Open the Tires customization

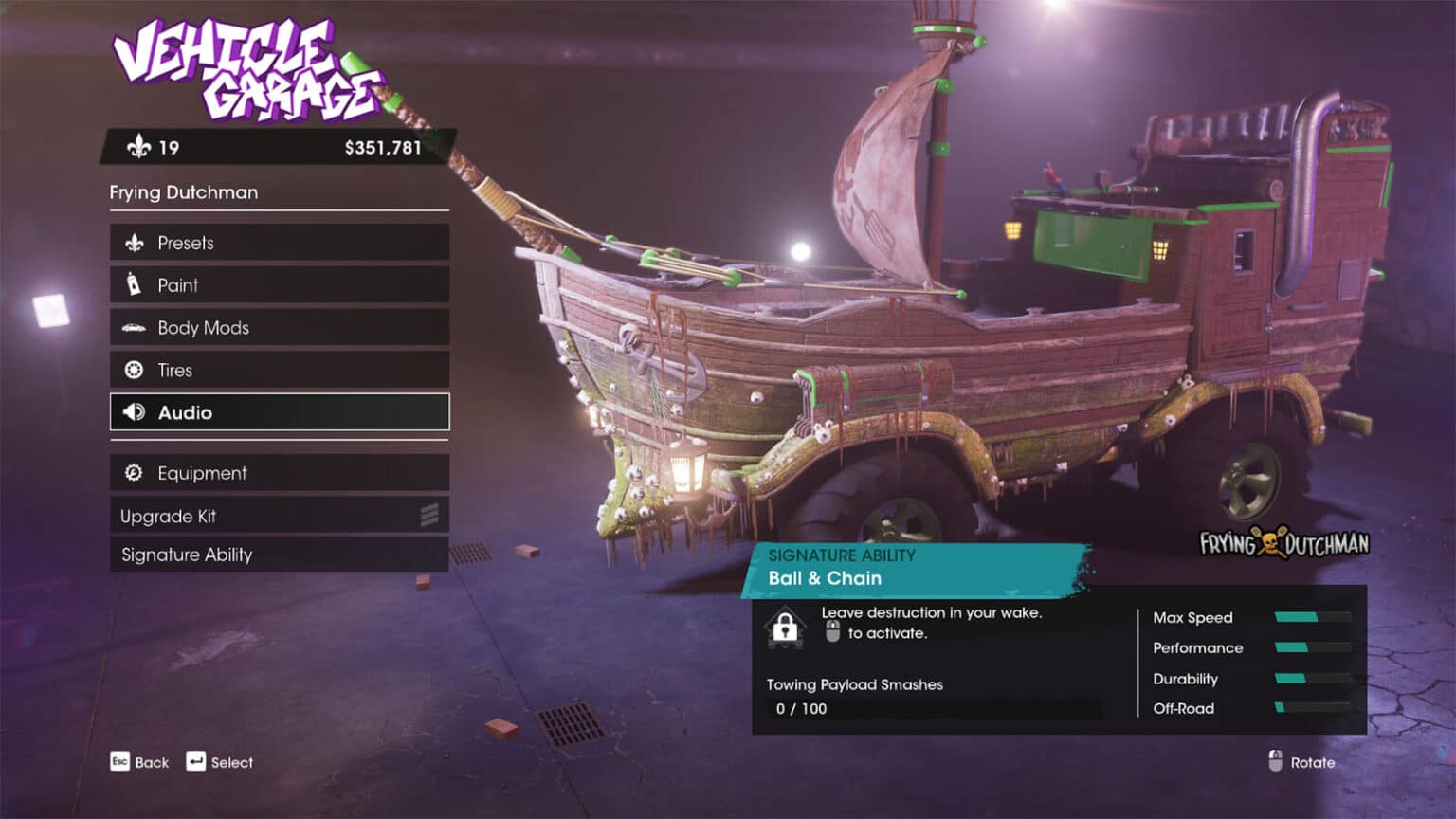(x=279, y=370)
